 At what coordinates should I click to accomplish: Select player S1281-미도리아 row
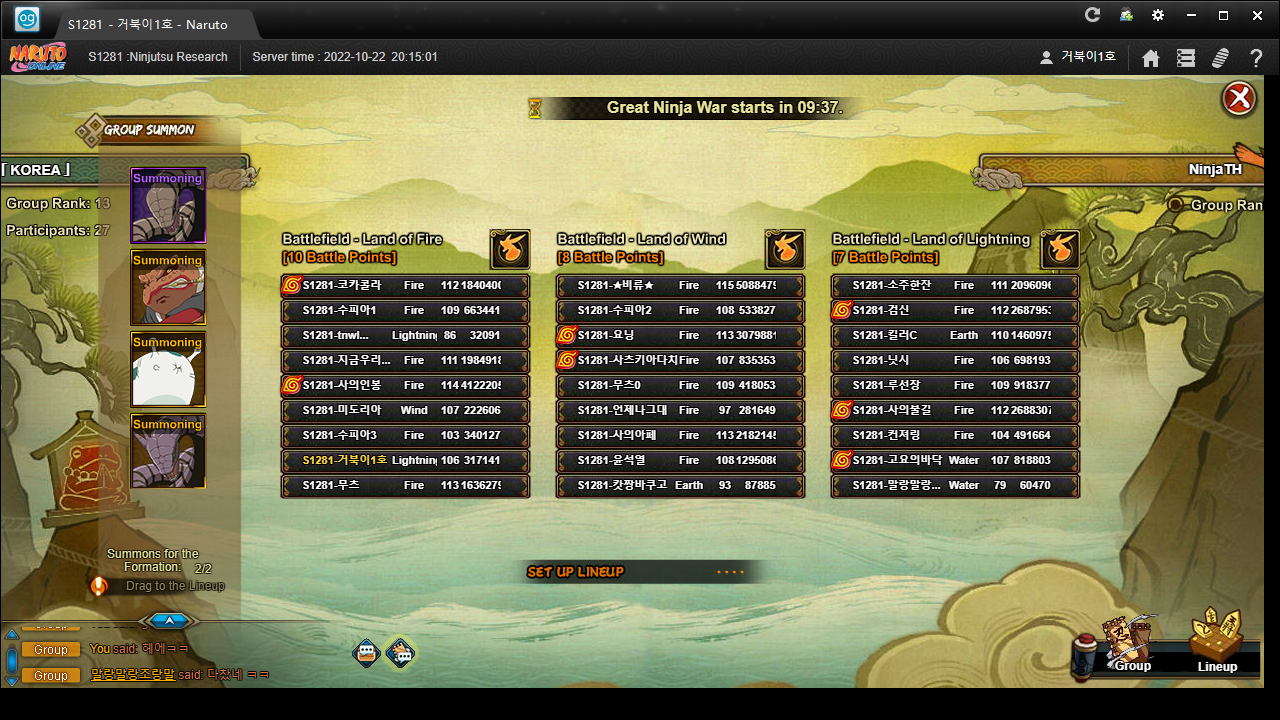pyautogui.click(x=405, y=410)
